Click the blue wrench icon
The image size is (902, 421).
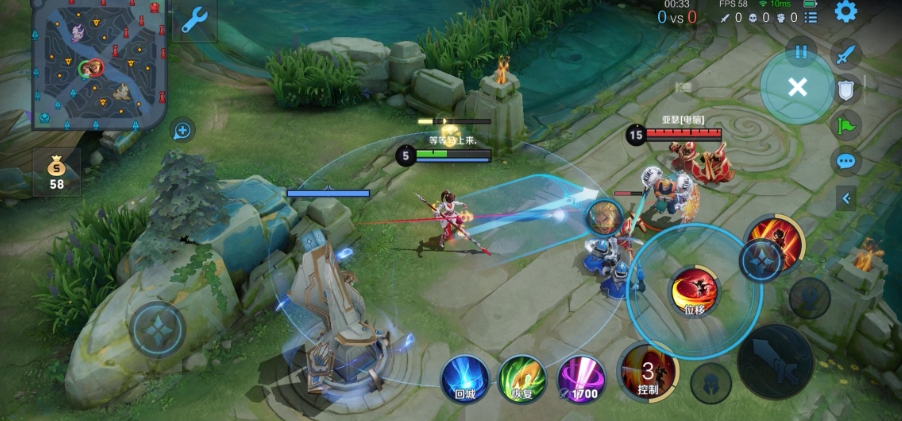[x=194, y=21]
